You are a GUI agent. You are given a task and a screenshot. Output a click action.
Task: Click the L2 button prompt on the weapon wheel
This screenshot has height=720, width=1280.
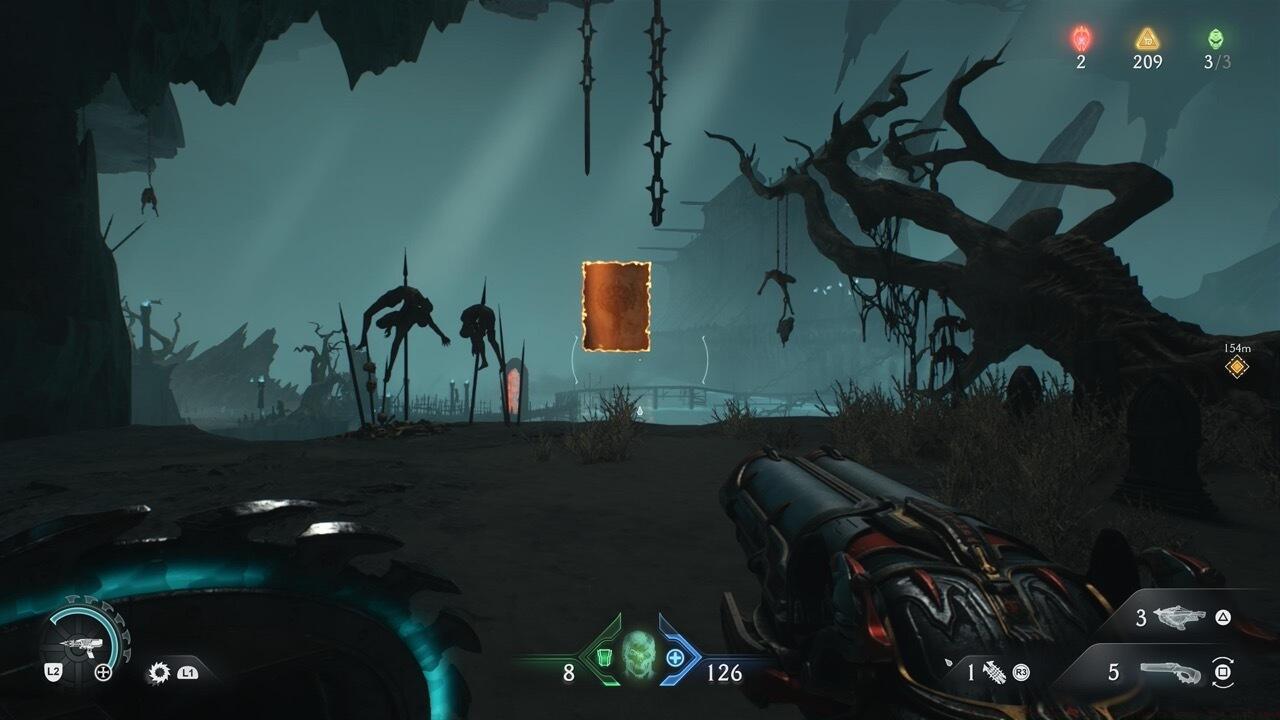53,672
